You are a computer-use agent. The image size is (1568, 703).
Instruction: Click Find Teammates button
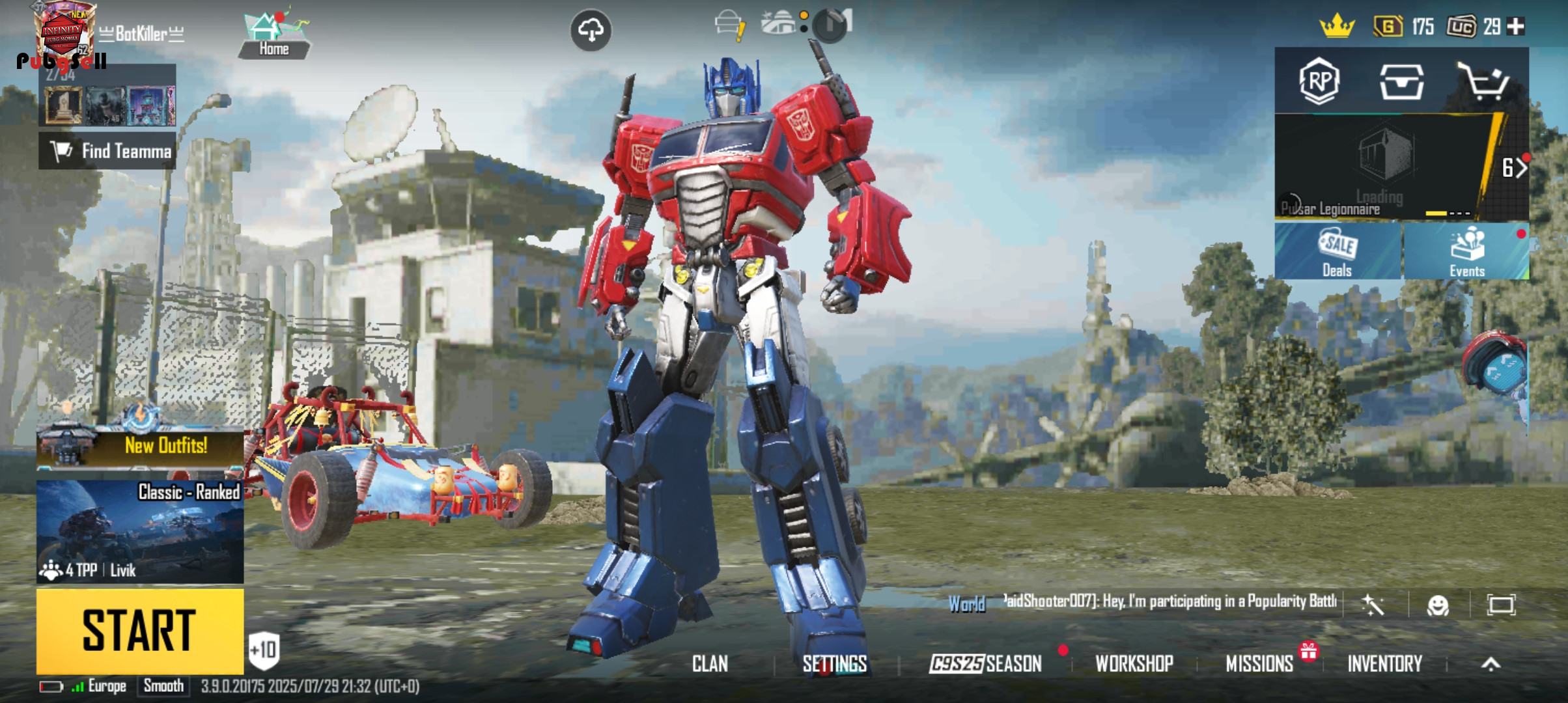pyautogui.click(x=107, y=151)
